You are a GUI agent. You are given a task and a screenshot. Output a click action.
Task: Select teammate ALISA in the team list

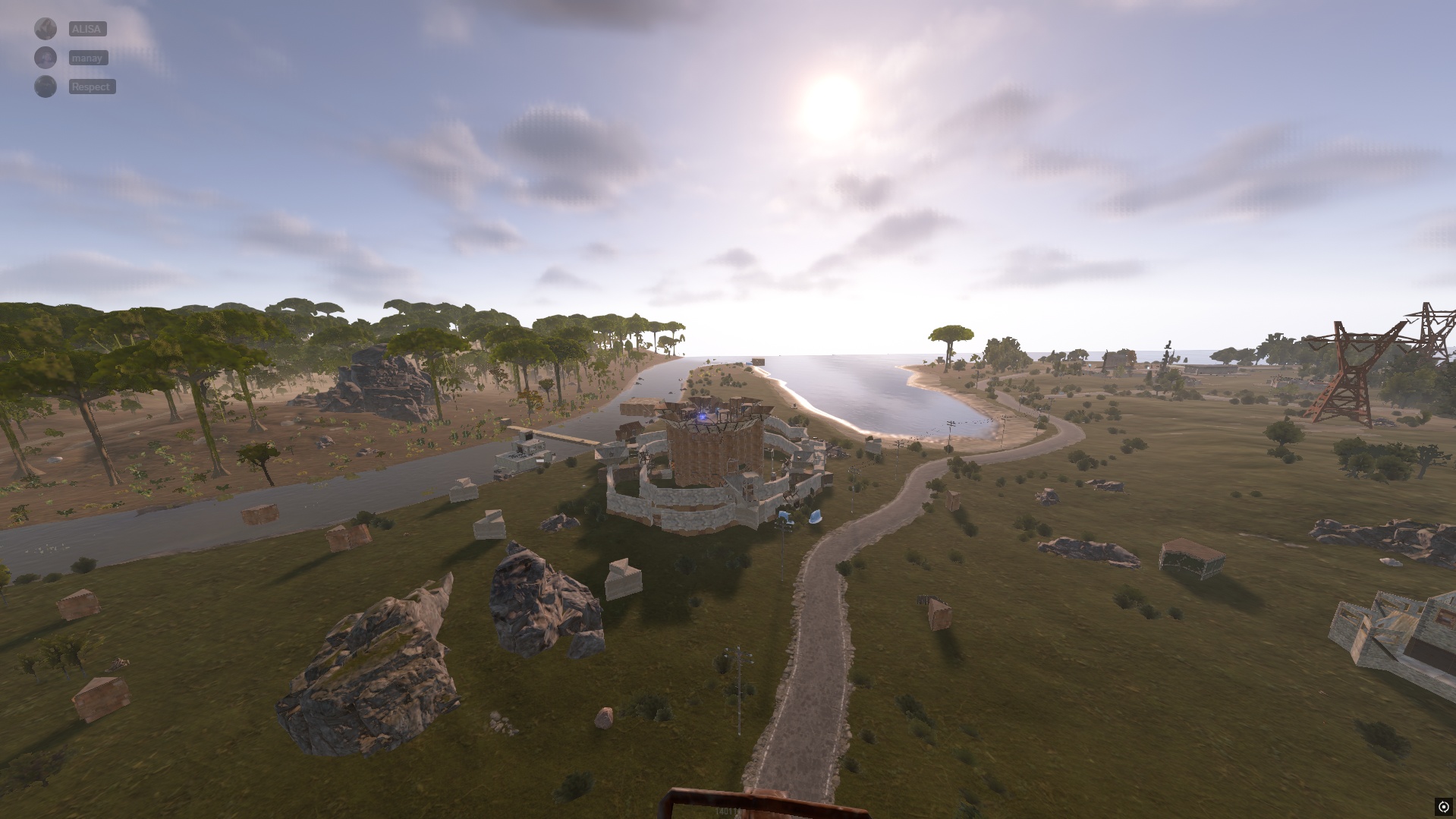tap(87, 29)
